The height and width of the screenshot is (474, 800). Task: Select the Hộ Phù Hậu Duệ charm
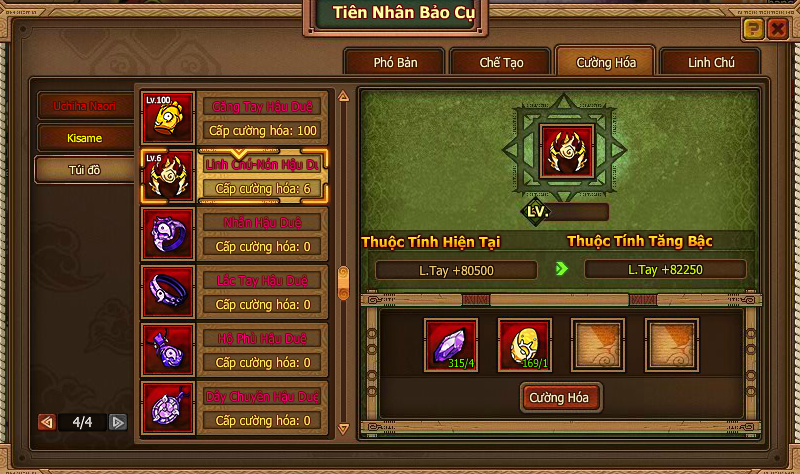click(238, 350)
